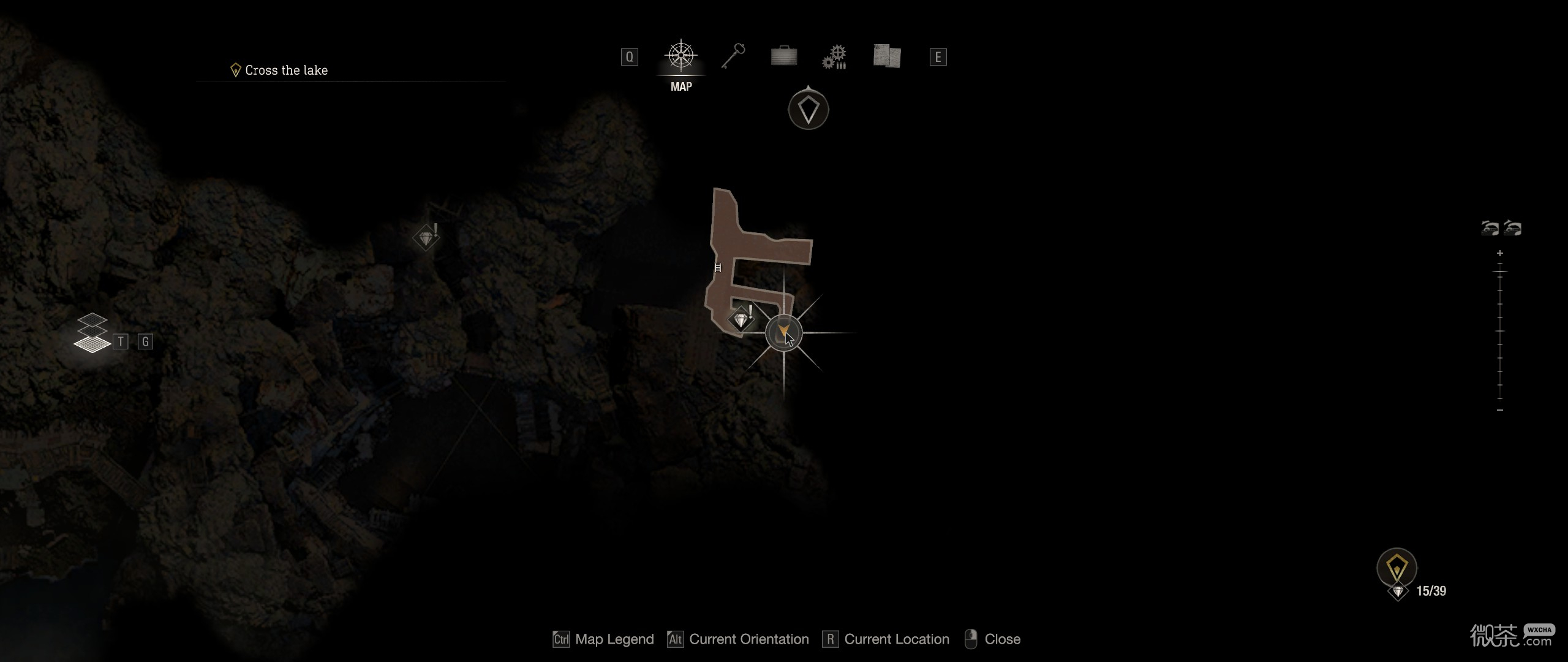
Task: Open the files documents tab
Action: point(886,56)
